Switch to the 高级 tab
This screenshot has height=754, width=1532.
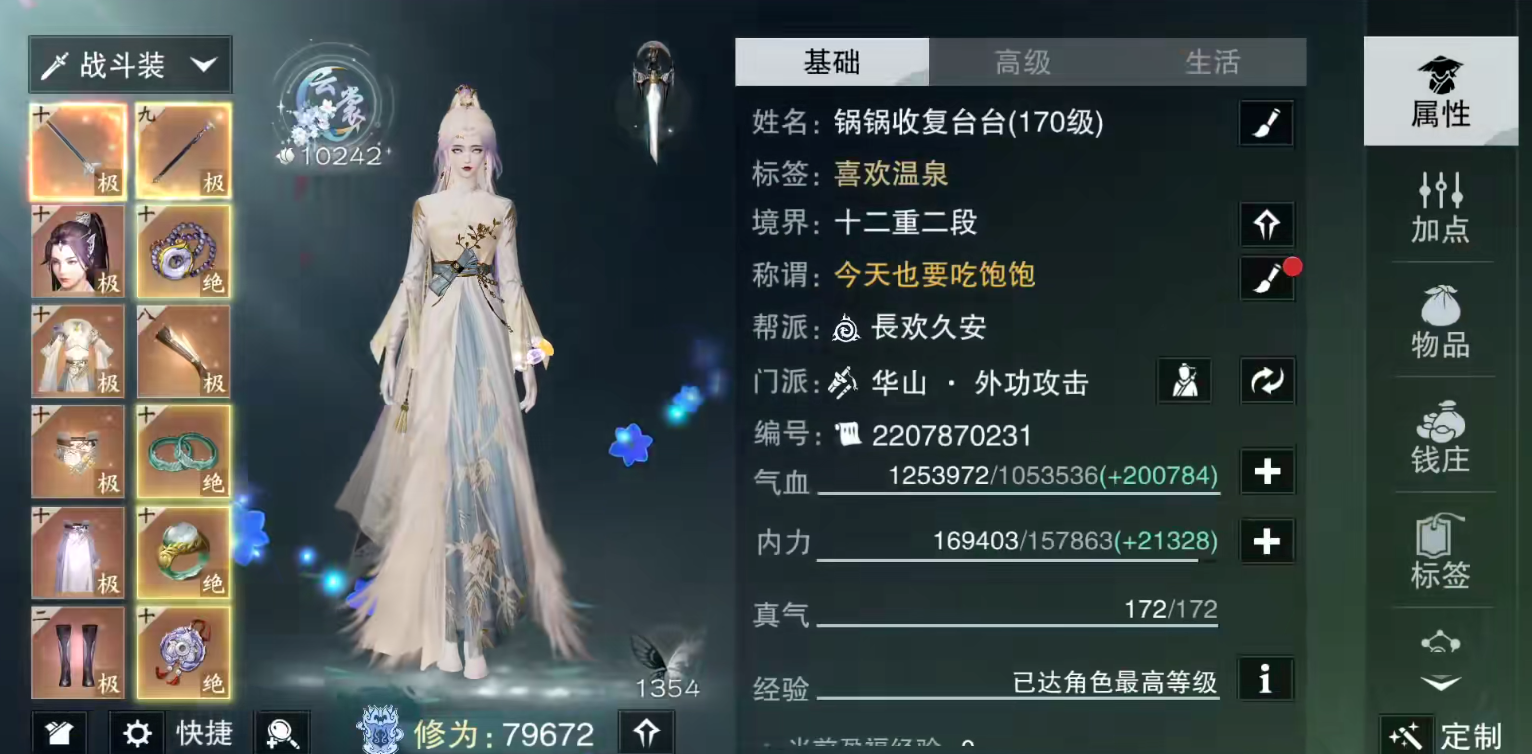pos(1024,62)
